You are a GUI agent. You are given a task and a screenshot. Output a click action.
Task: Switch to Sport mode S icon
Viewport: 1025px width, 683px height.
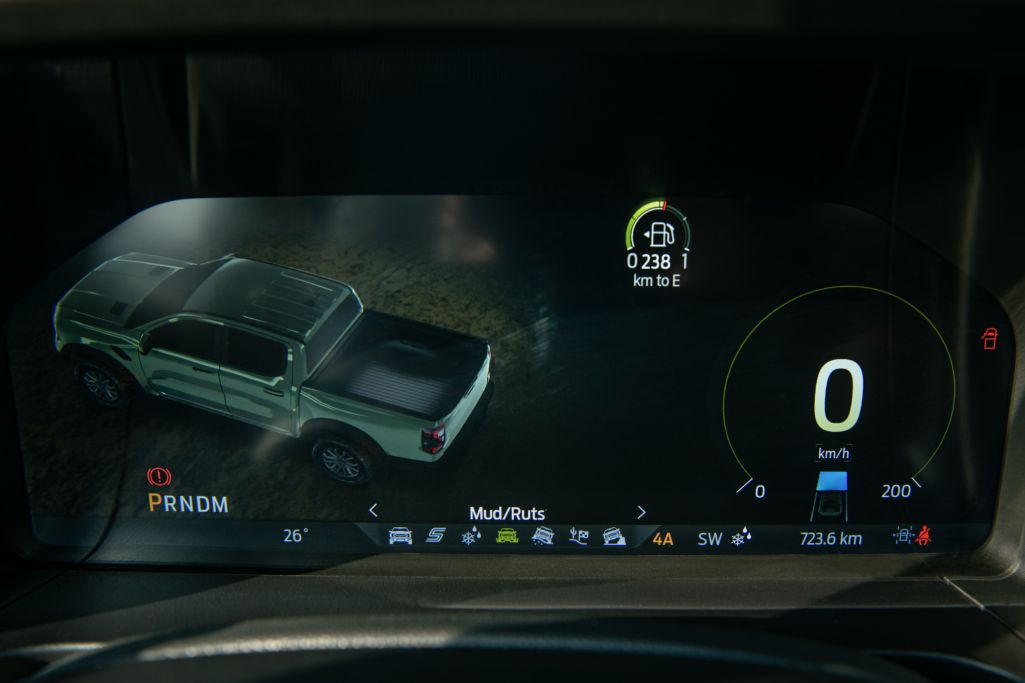[x=435, y=537]
